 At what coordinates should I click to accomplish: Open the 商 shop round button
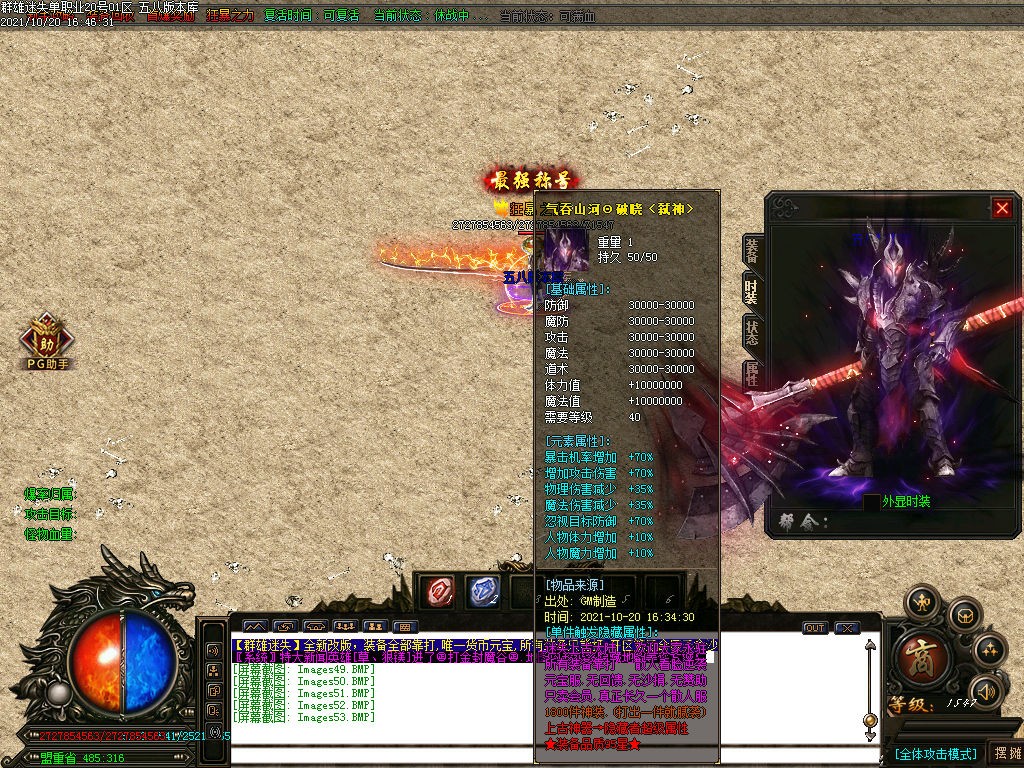(x=915, y=656)
